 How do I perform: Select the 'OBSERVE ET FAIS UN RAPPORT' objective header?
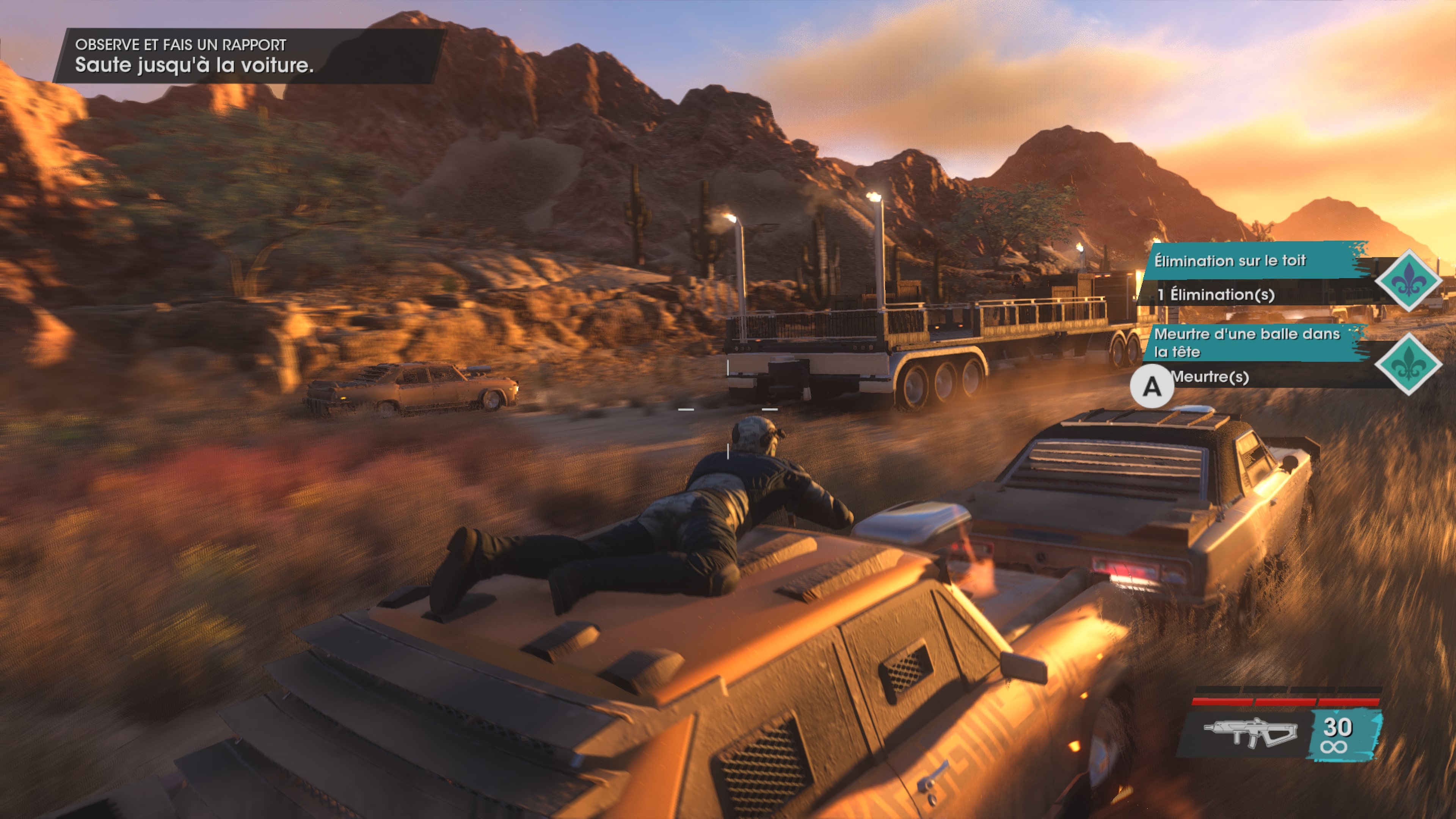(181, 44)
